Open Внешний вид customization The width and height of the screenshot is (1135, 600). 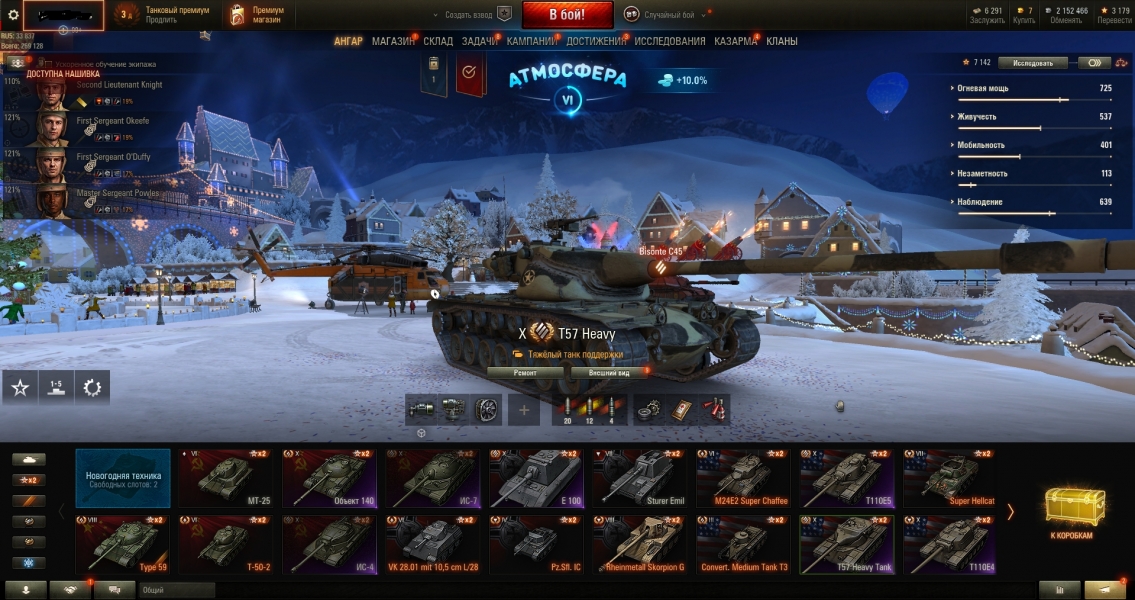coord(607,373)
